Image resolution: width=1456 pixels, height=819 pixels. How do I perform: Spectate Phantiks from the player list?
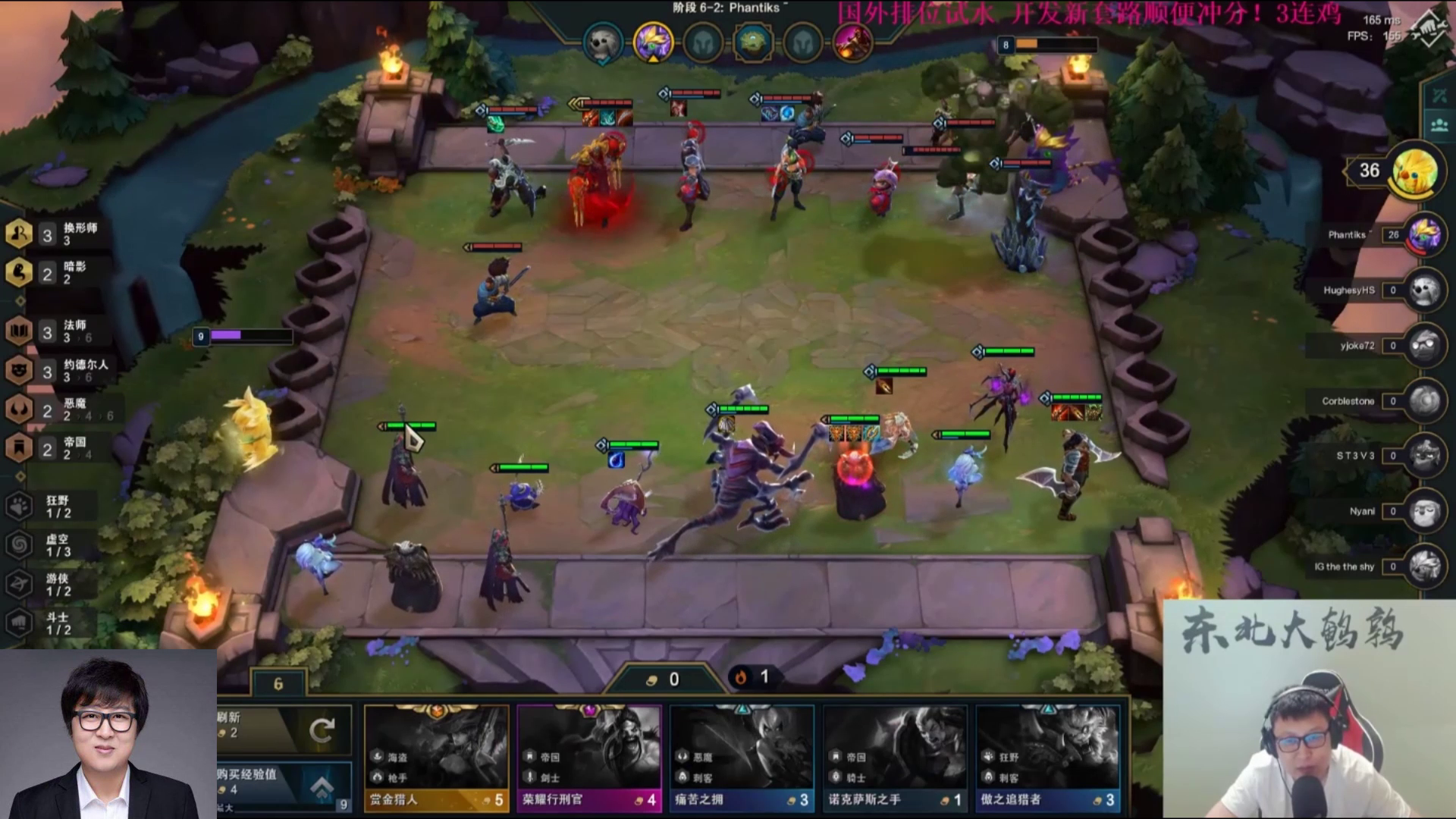[1424, 235]
